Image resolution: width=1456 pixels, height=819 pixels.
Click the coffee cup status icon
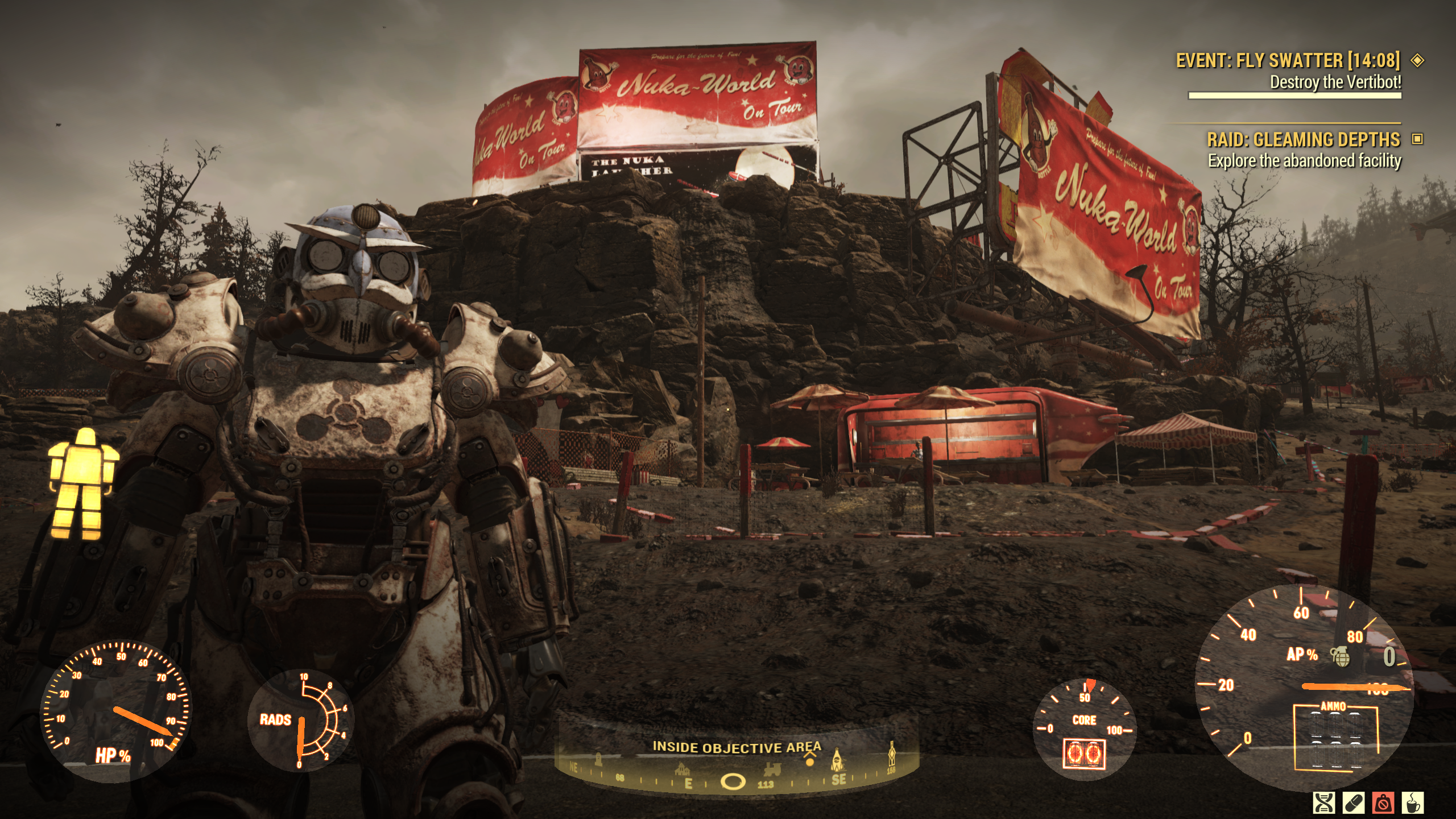pos(1412,803)
